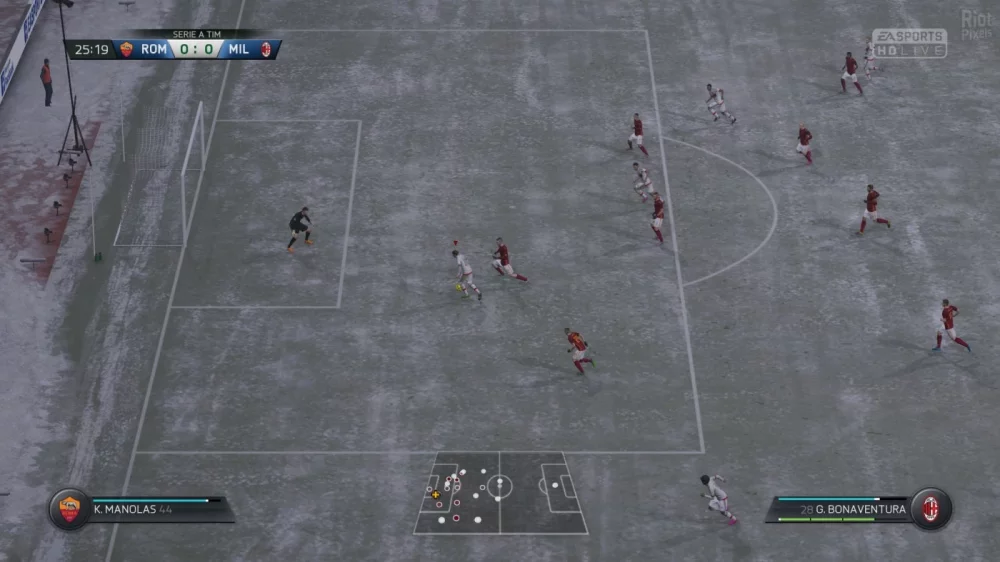
Task: Click the Roma crest beside Manolas
Action: coord(70,509)
